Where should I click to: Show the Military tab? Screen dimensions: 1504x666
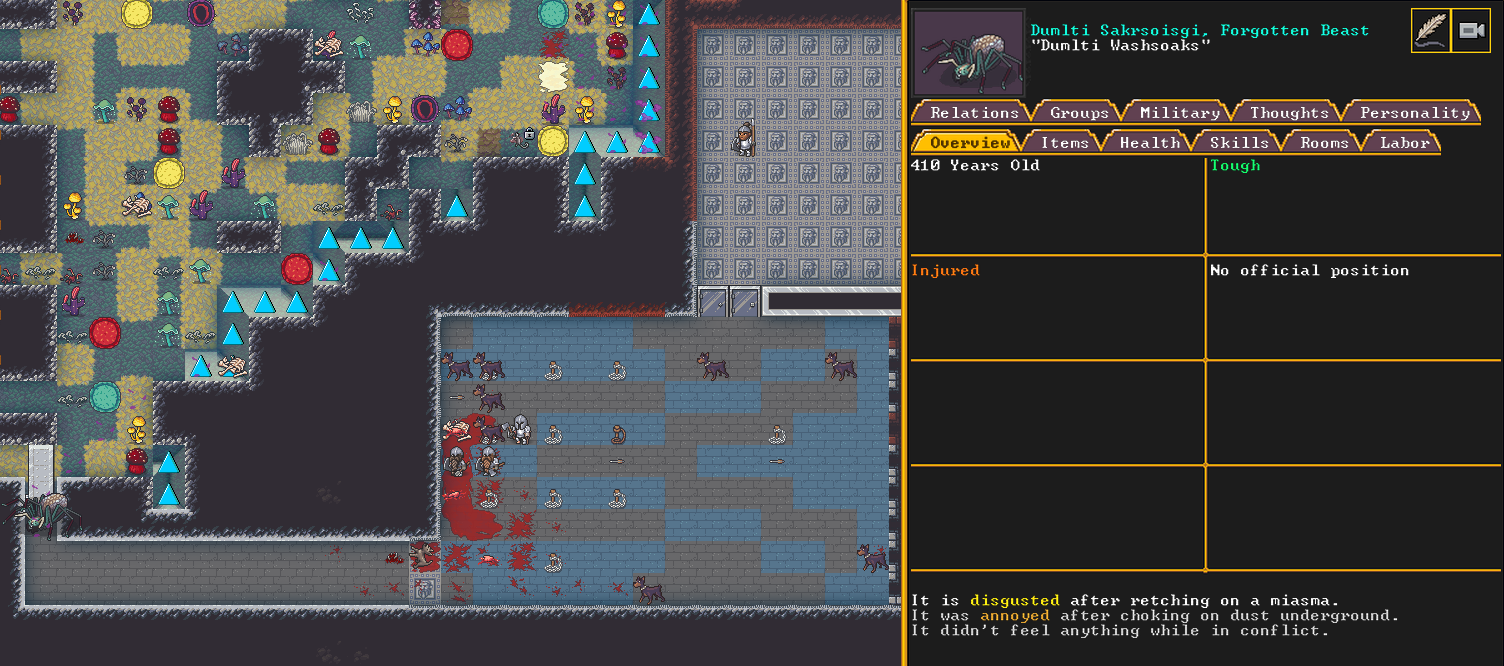pos(1179,113)
